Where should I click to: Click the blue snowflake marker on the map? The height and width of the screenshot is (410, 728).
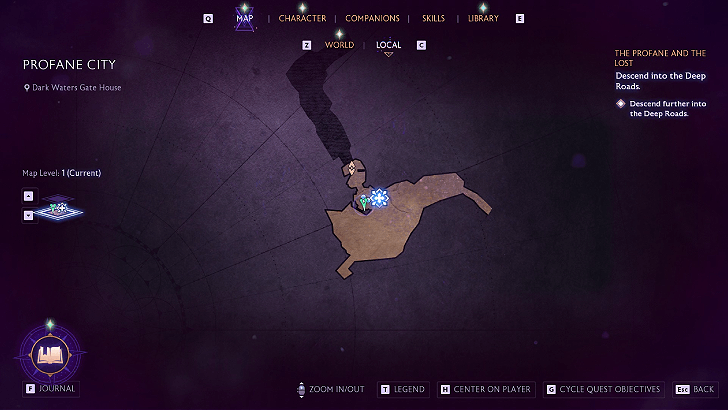coord(379,198)
